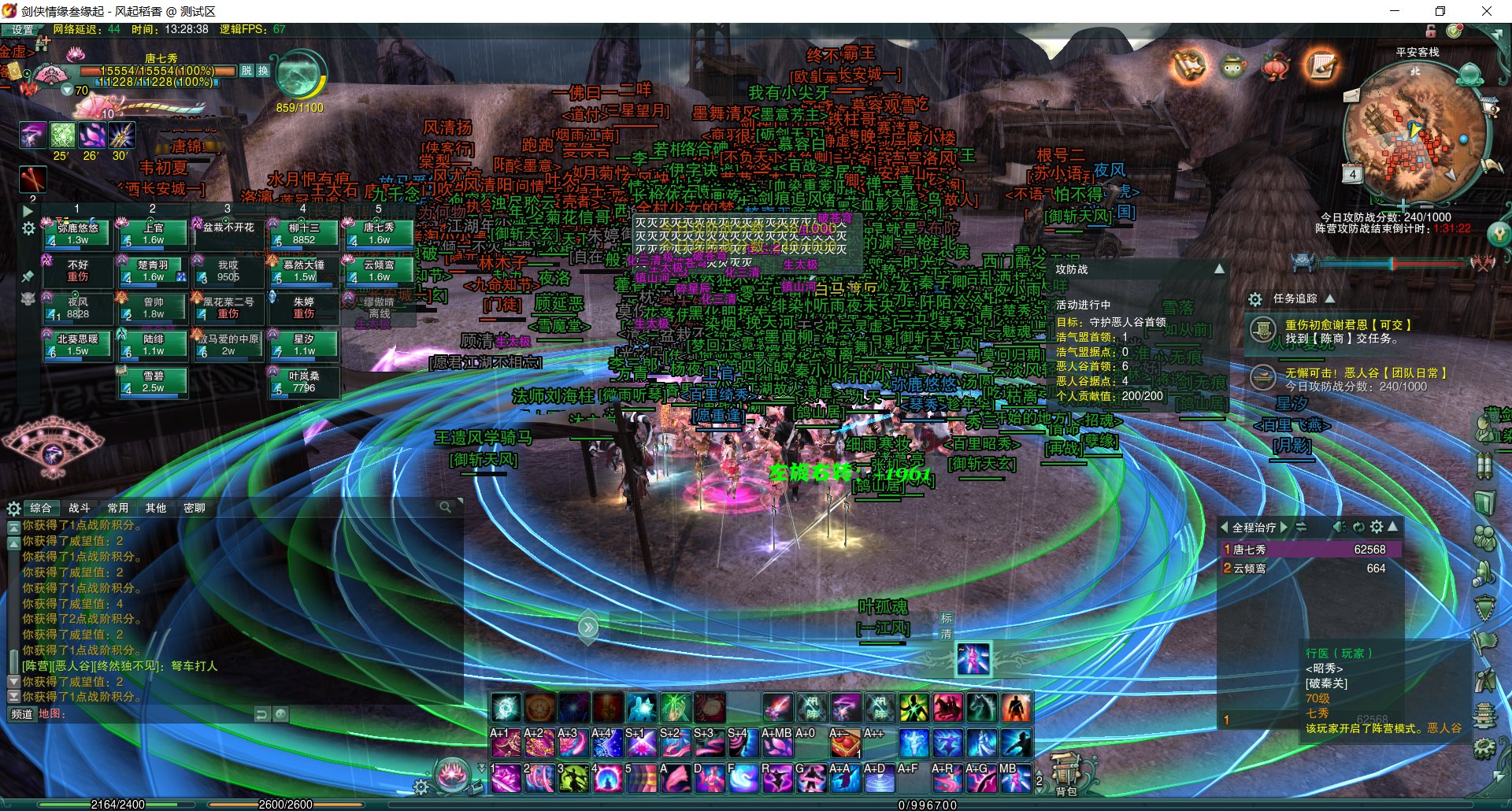This screenshot has width=1512, height=811.
Task: Select the 重伤初愈谢君恩 quest entry
Action: (x=1347, y=324)
